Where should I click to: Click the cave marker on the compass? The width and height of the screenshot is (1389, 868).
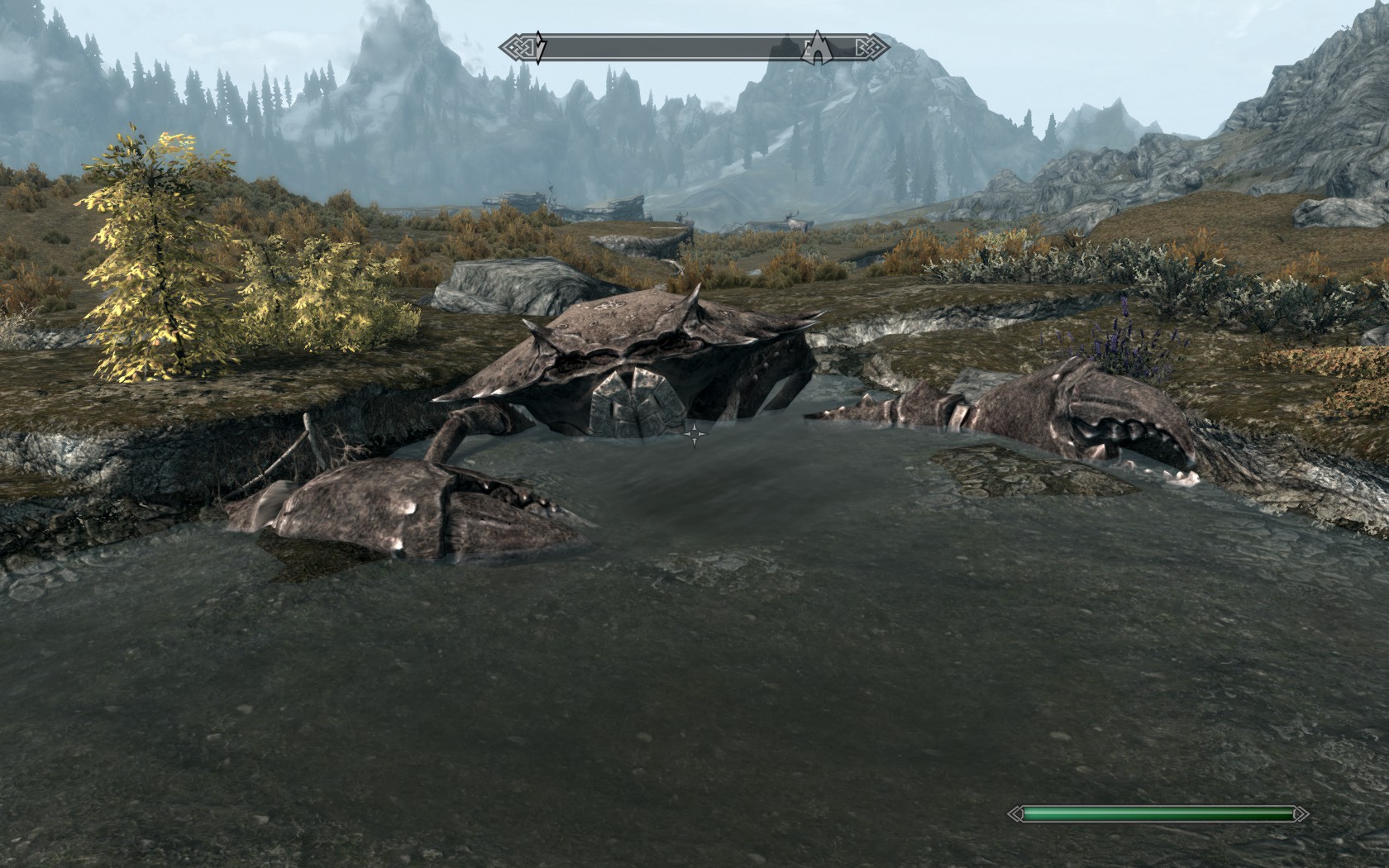pyautogui.click(x=816, y=48)
